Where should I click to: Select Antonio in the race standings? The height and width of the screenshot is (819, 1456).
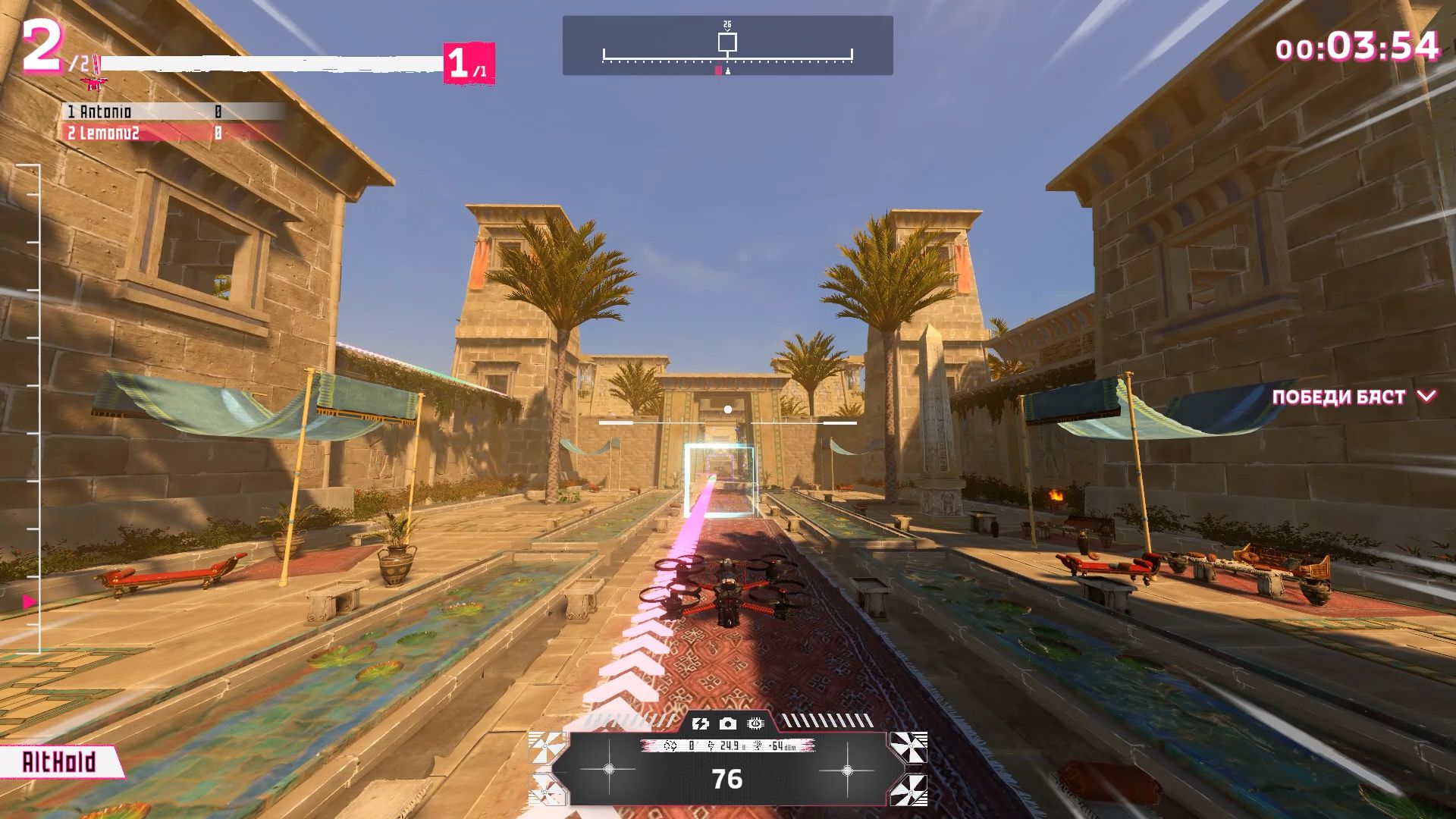pyautogui.click(x=106, y=112)
